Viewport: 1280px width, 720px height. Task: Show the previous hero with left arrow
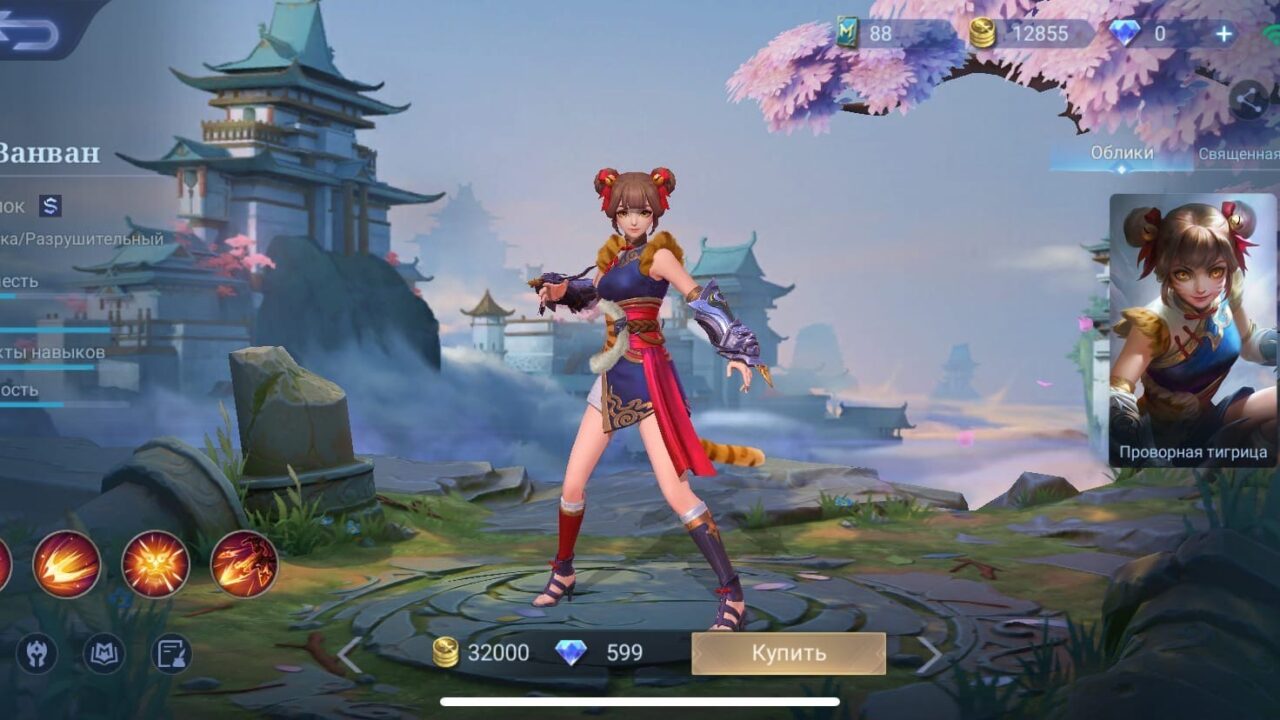click(349, 655)
